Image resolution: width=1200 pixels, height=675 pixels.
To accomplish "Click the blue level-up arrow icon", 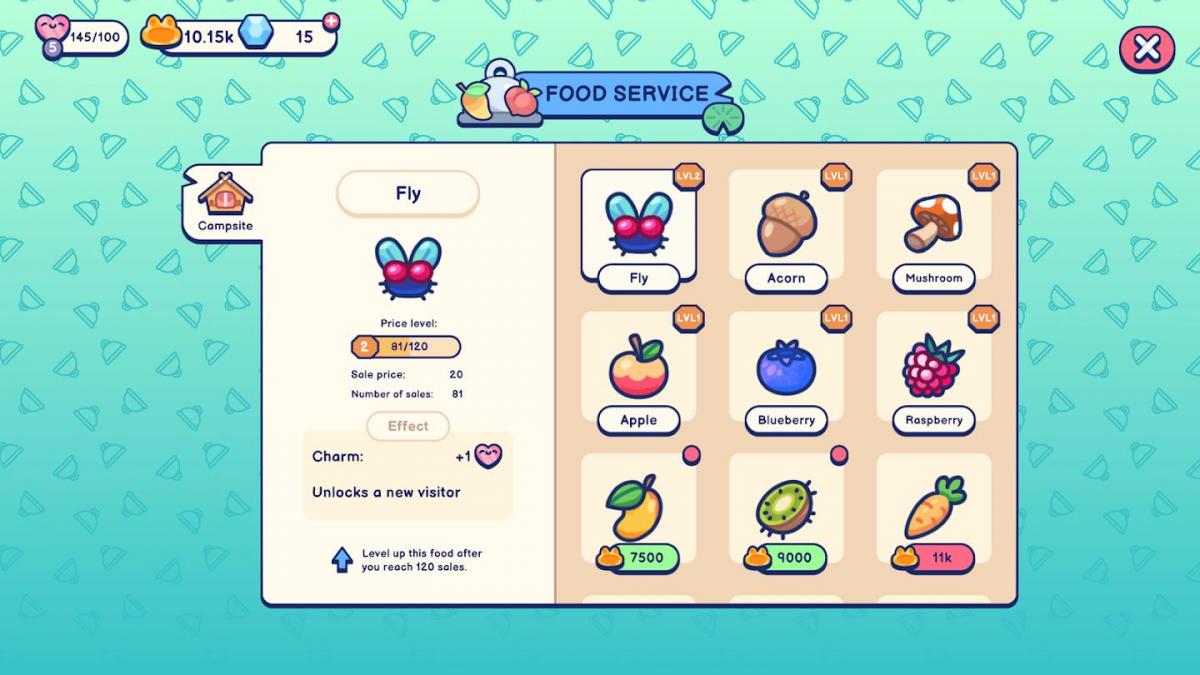I will click(x=342, y=560).
